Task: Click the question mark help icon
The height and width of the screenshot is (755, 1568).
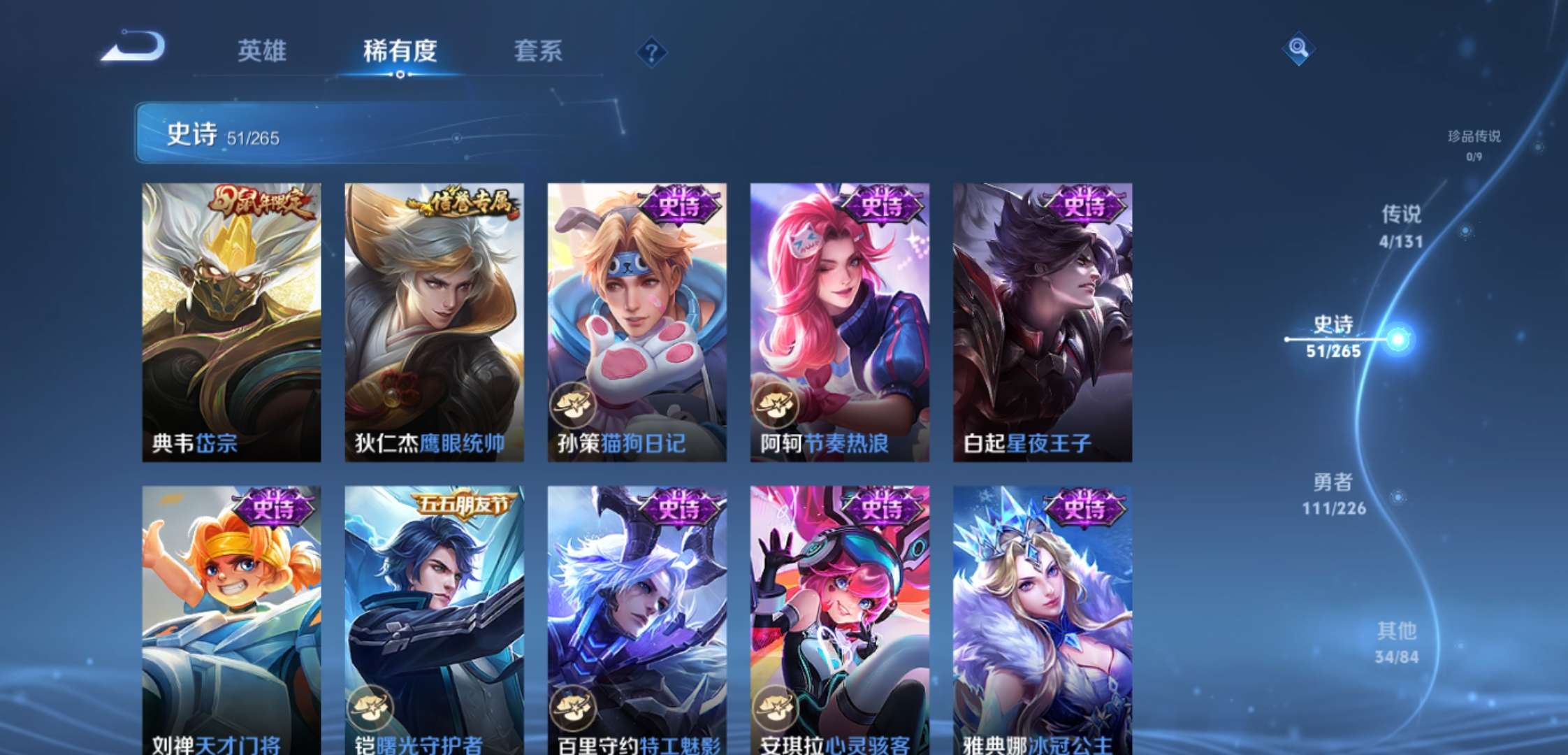Action: click(x=651, y=52)
